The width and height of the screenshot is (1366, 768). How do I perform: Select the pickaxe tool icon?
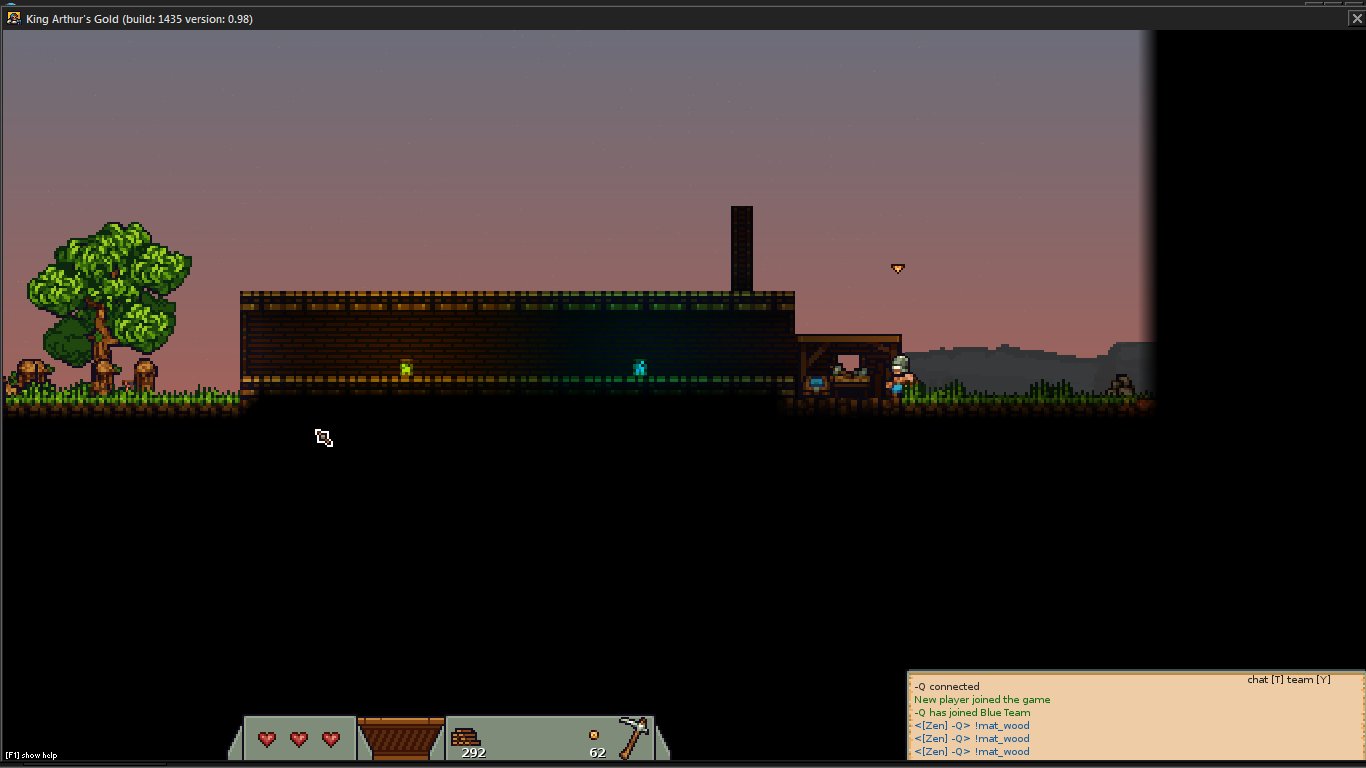coord(633,737)
